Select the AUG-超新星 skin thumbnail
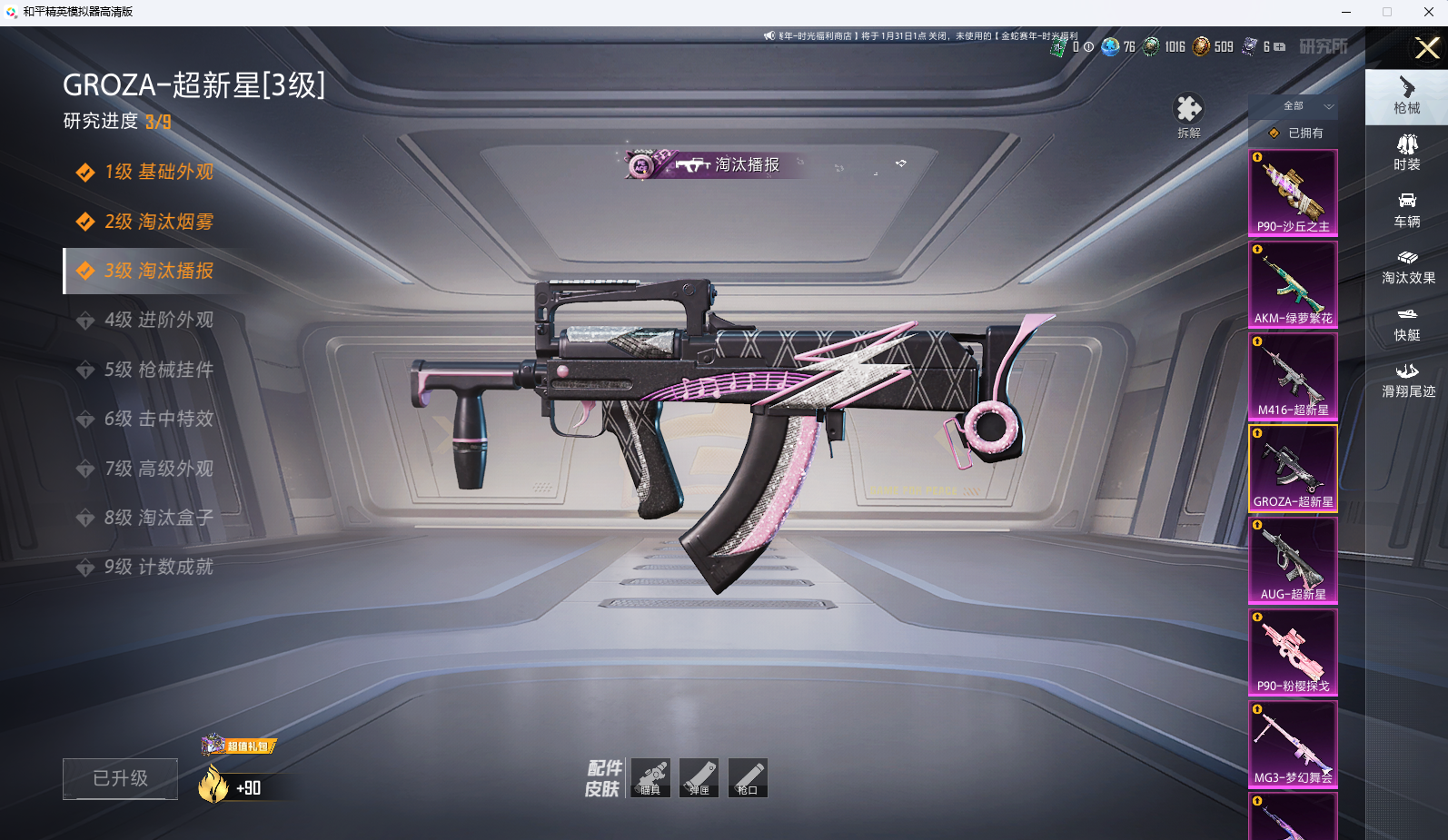The height and width of the screenshot is (840, 1448). 1293,560
